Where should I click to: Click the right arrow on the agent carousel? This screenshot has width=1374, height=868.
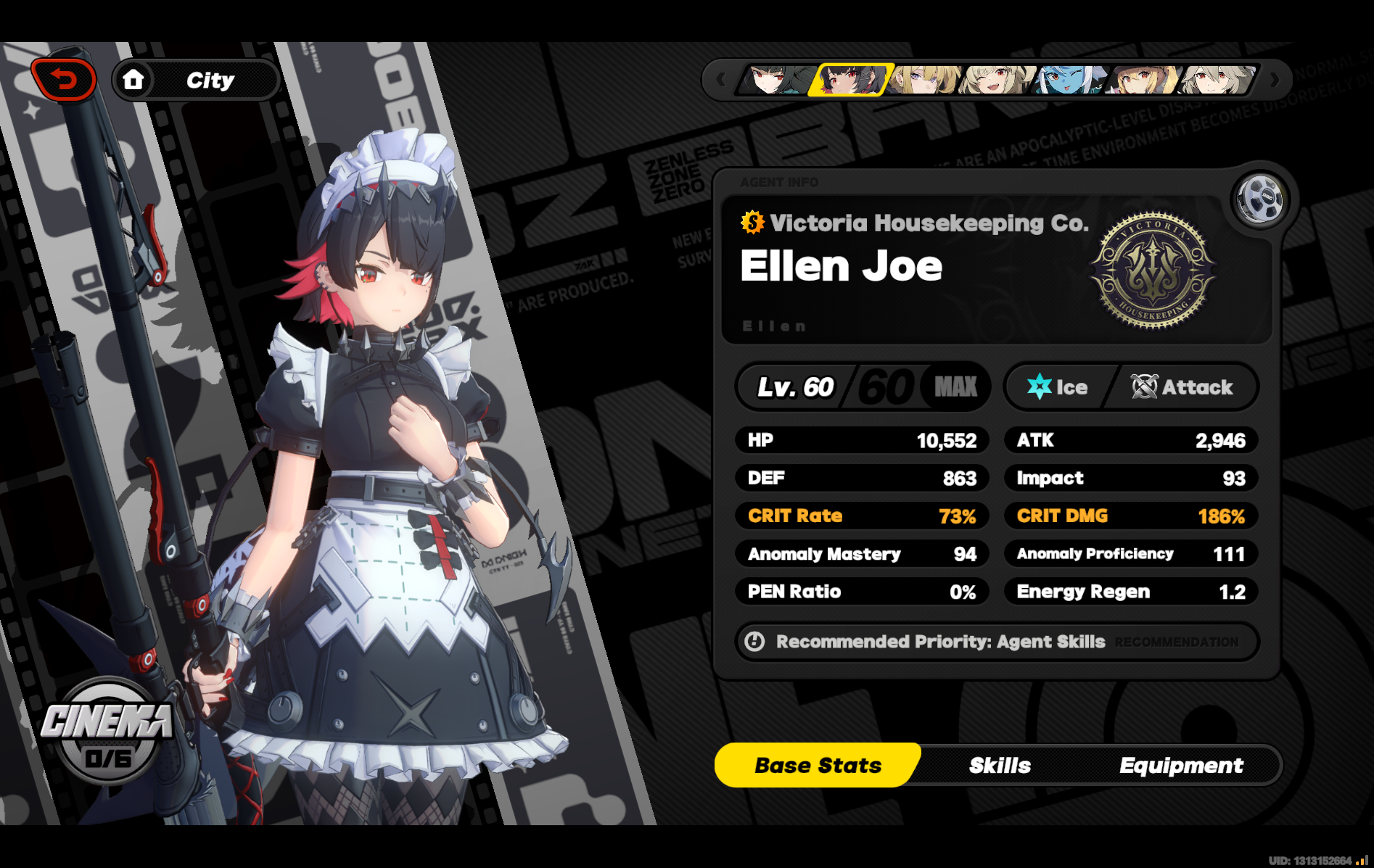click(1275, 80)
